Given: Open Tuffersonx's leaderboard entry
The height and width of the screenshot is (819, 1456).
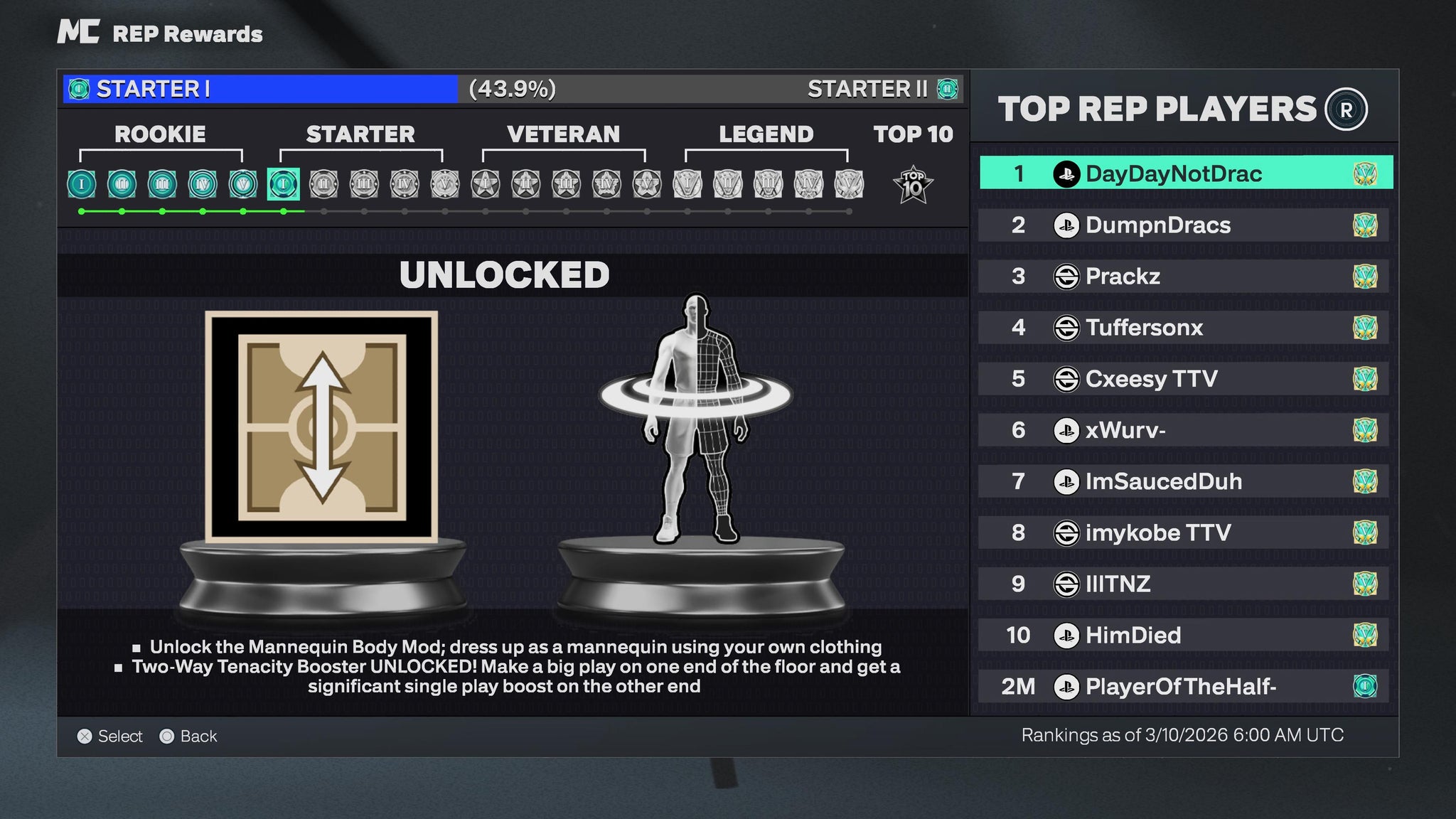Looking at the screenshot, I should tap(1183, 328).
